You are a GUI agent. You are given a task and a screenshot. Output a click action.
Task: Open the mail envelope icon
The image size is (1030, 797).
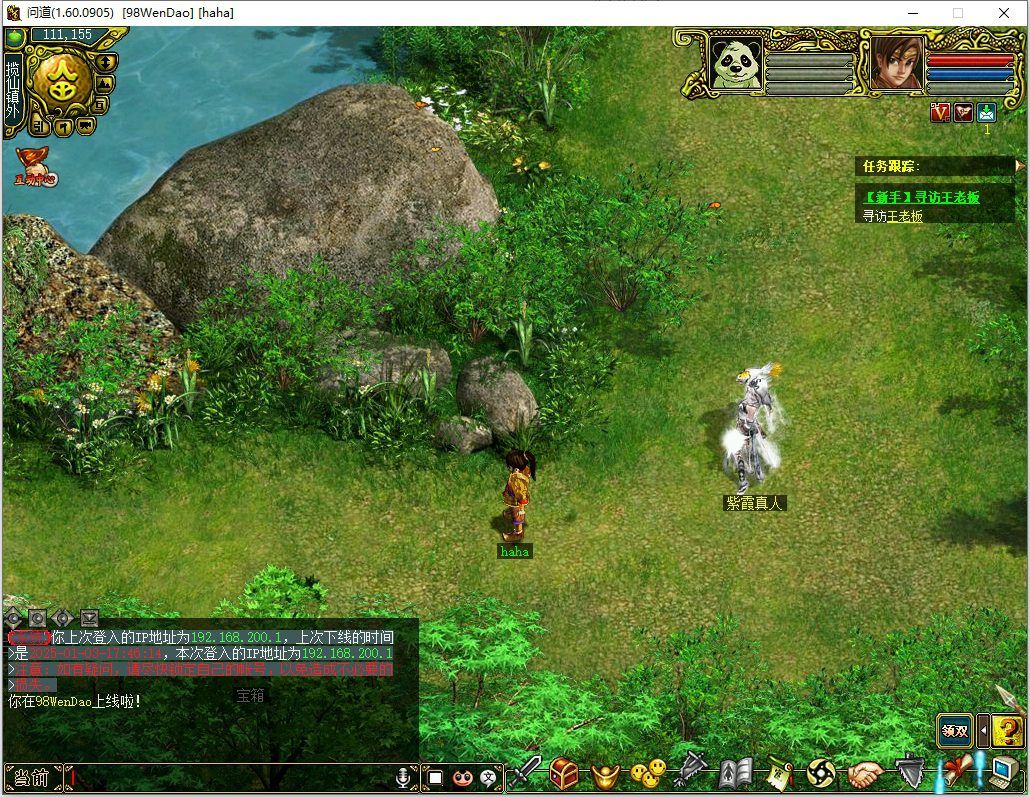click(987, 112)
